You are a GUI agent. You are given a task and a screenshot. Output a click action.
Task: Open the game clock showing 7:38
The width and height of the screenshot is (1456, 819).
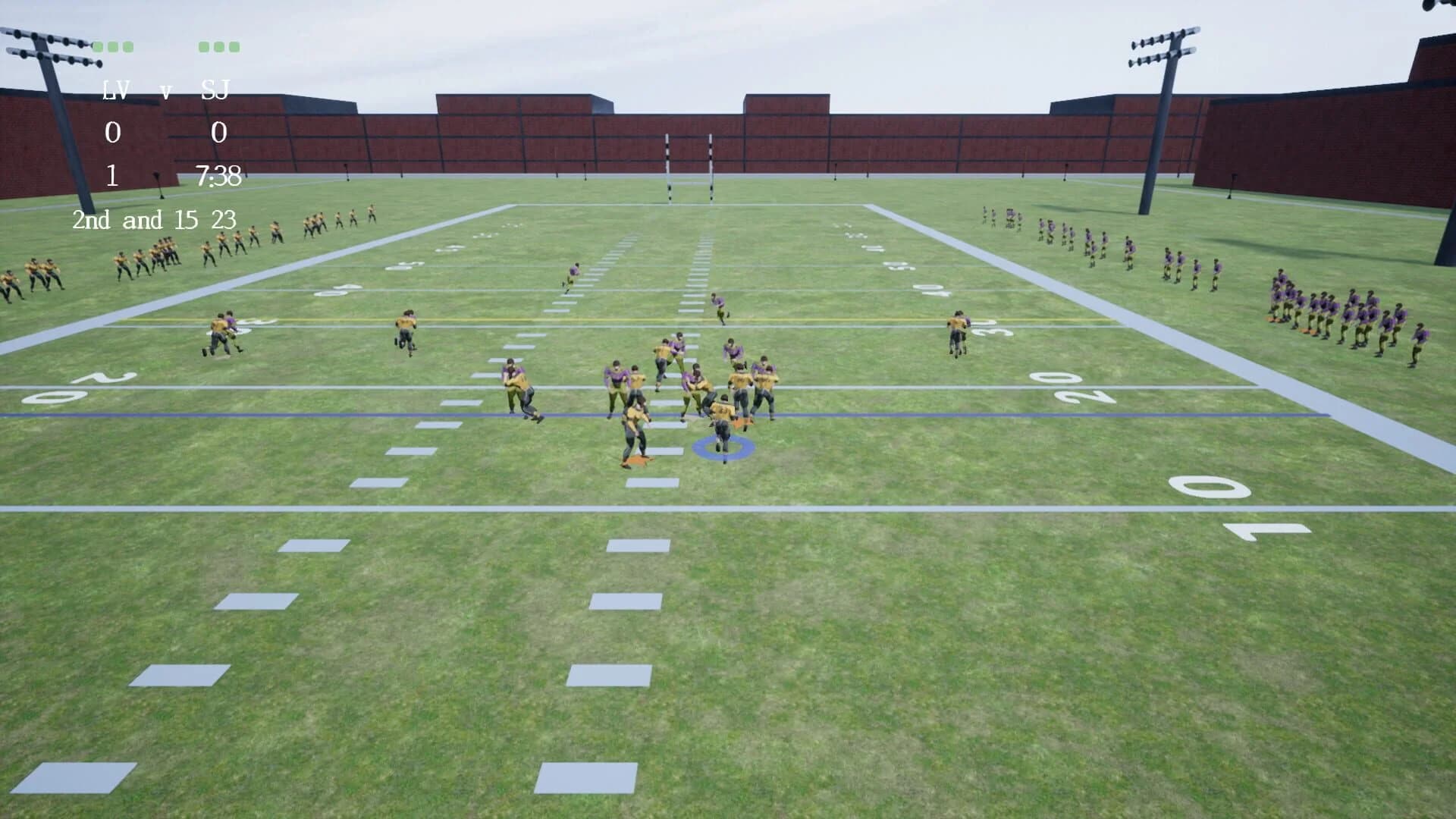tap(220, 175)
